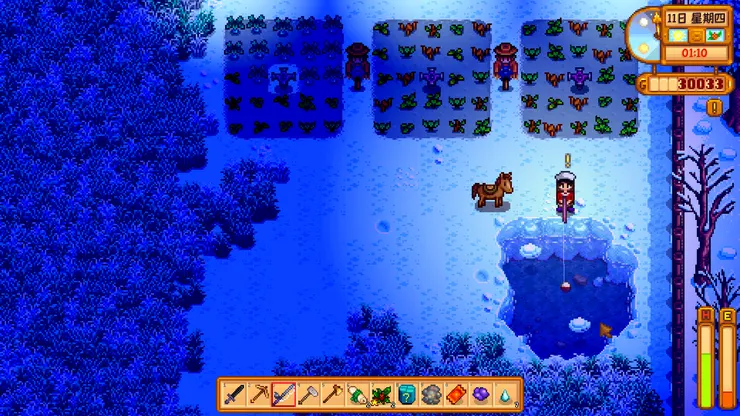Select the sword in the hotbar
The width and height of the screenshot is (740, 416).
click(x=234, y=395)
